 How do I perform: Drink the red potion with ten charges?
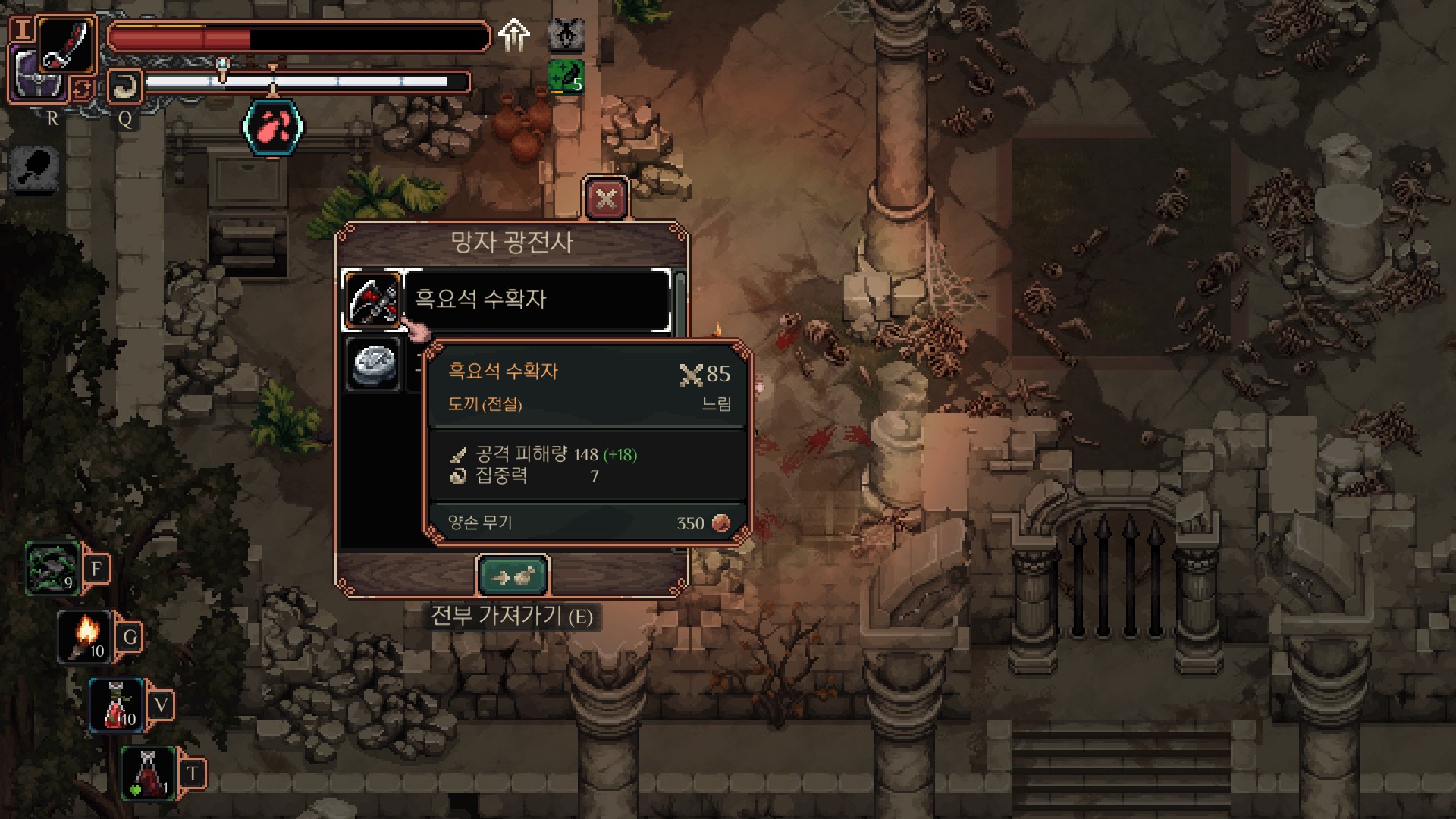click(x=118, y=705)
